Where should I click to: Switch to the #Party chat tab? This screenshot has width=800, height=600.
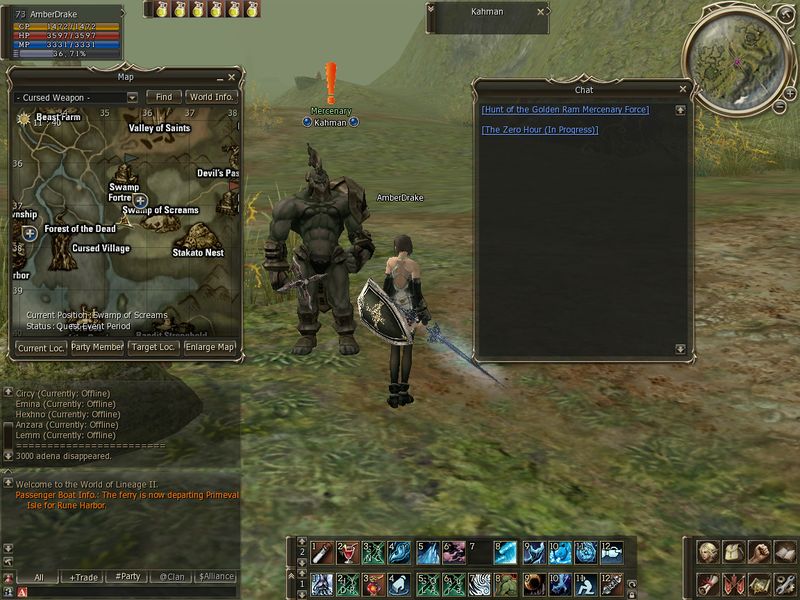pos(127,578)
